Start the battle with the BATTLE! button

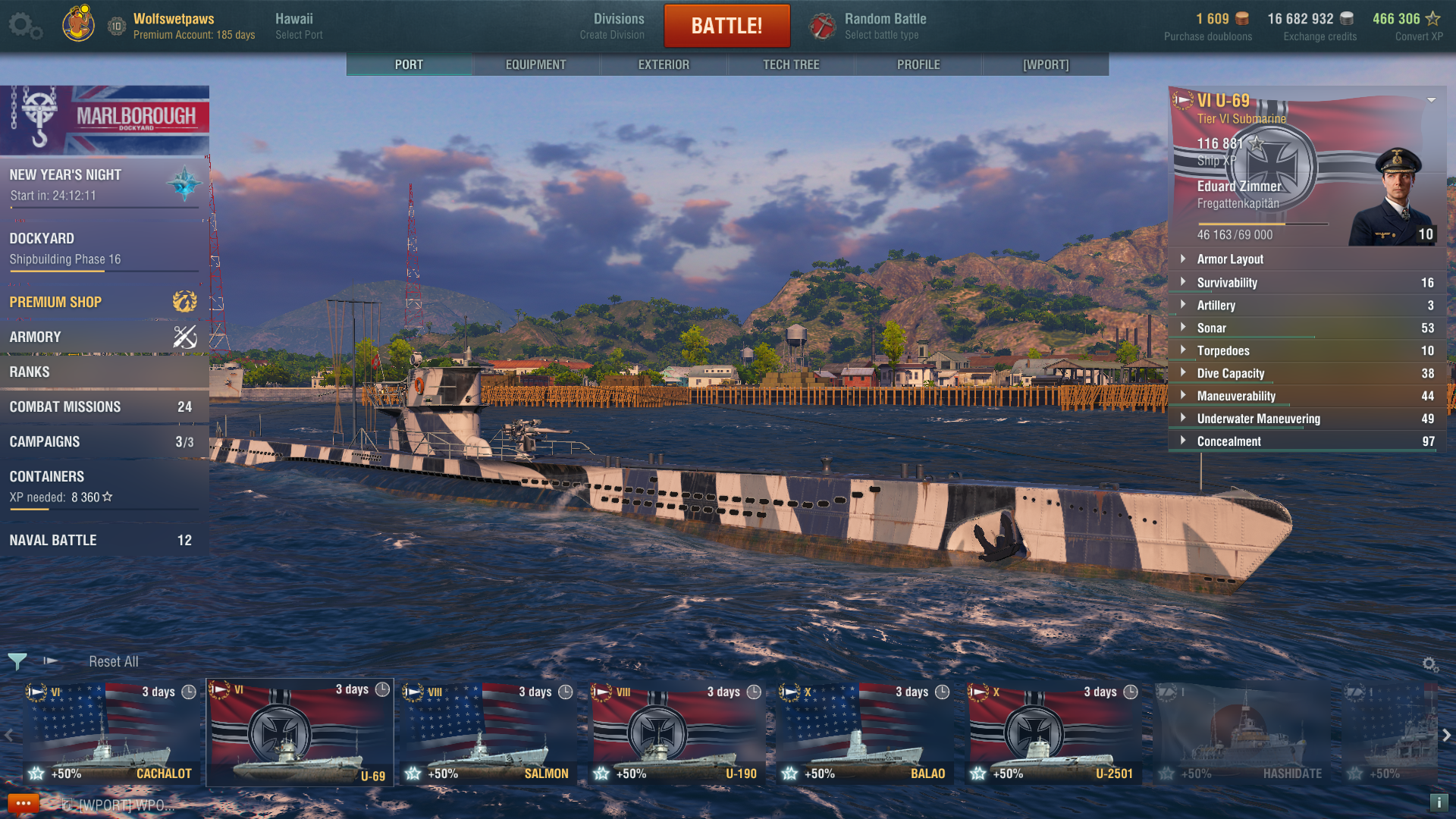pos(726,26)
